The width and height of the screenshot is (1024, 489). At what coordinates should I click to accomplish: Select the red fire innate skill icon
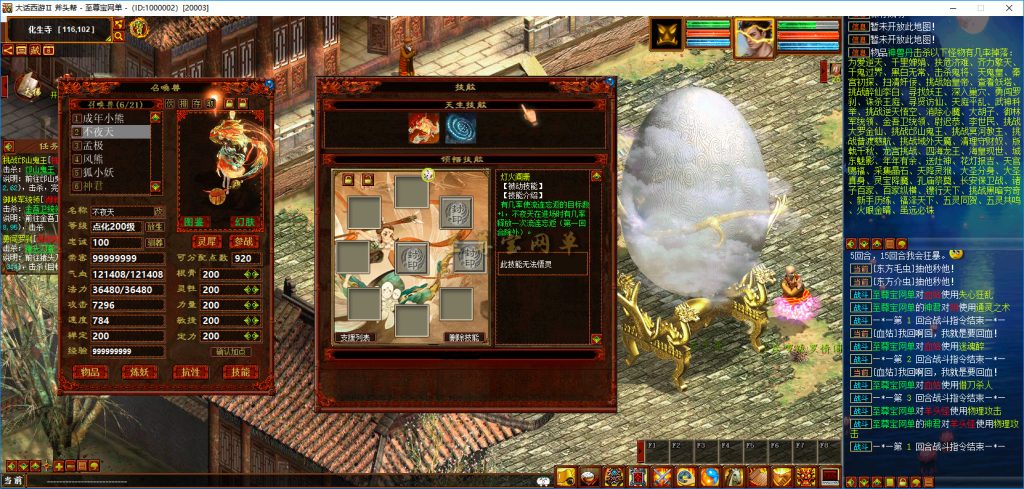point(423,127)
